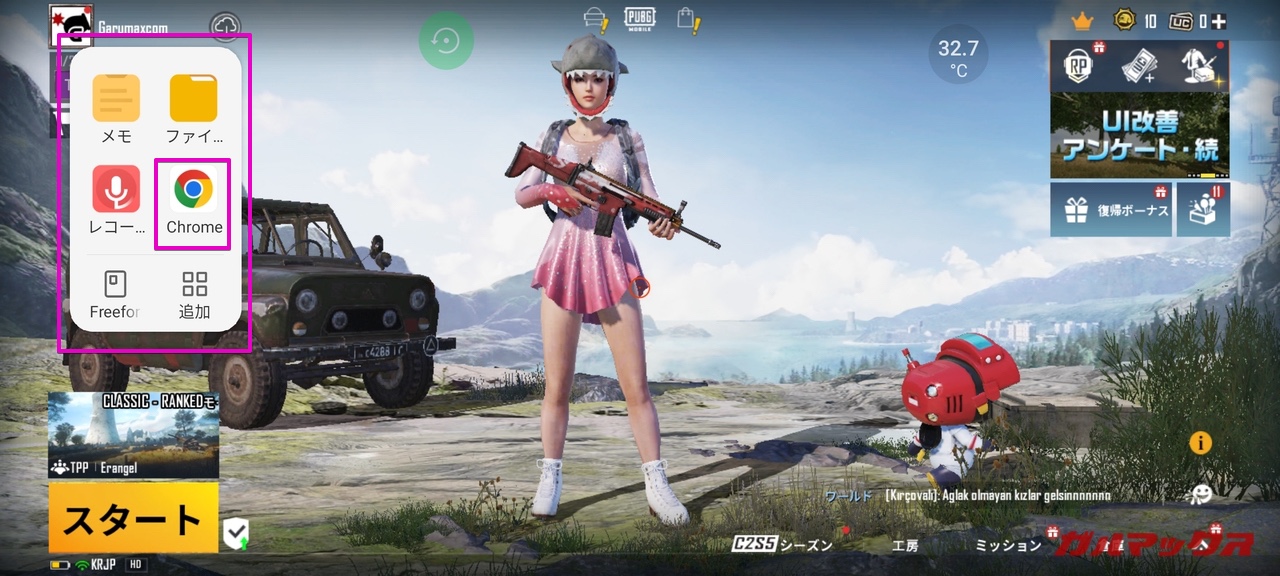Choose 追加 to add an app
This screenshot has width=1280, height=576.
coord(194,295)
